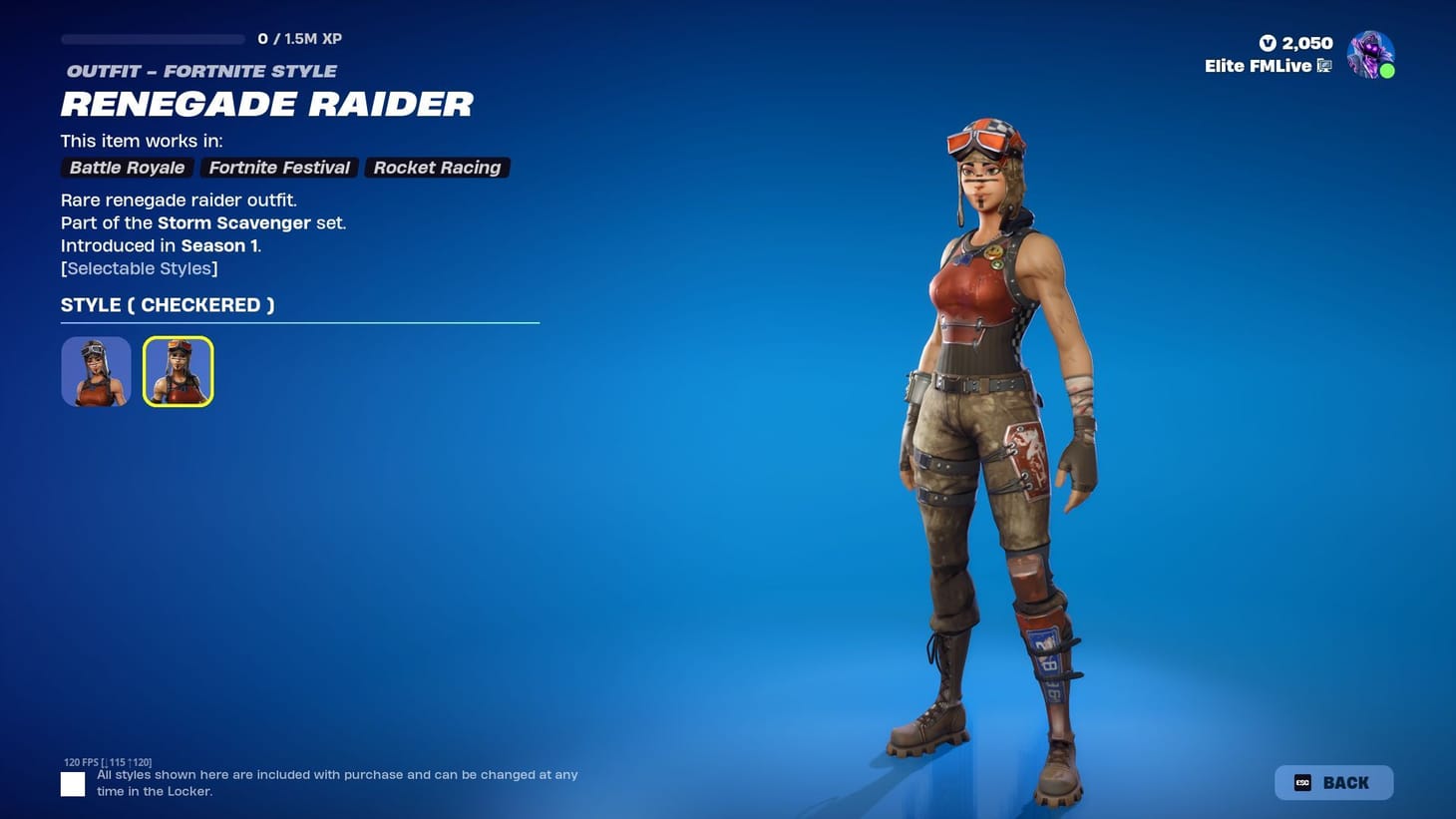Click the PC platform icon beside Elite FMLive

[1324, 66]
